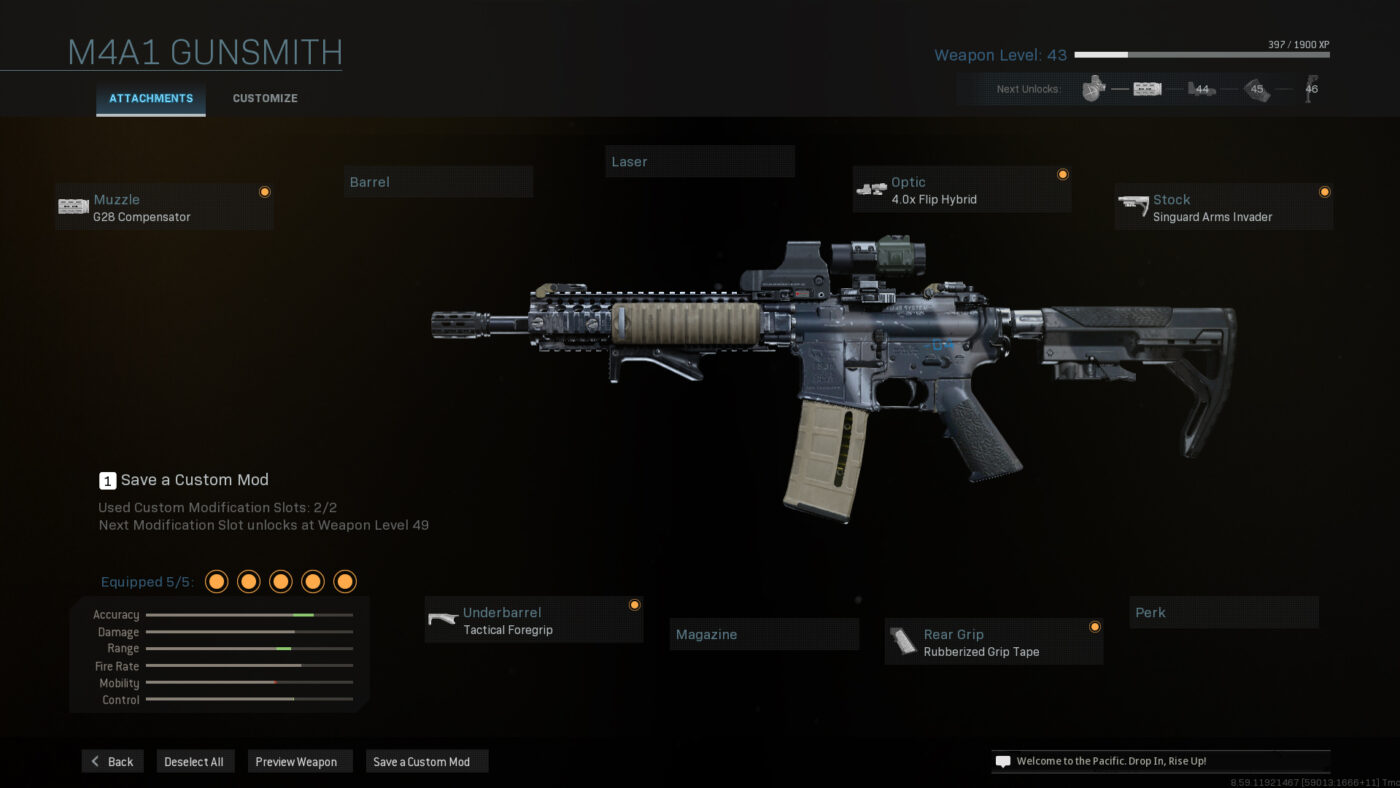Toggle the first equipped attachment dot

216,581
